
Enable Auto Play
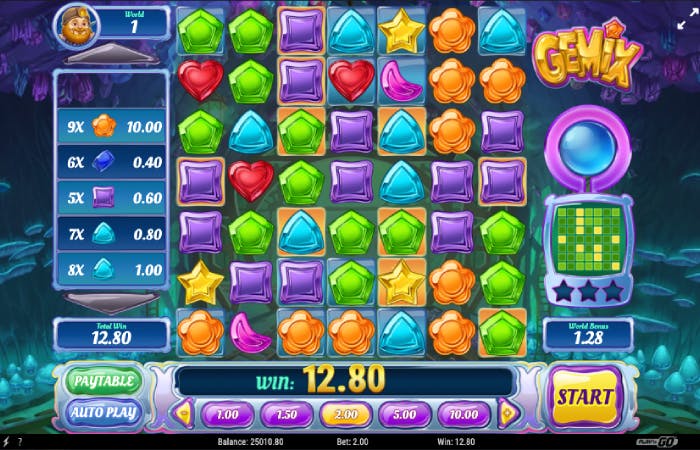click(104, 411)
